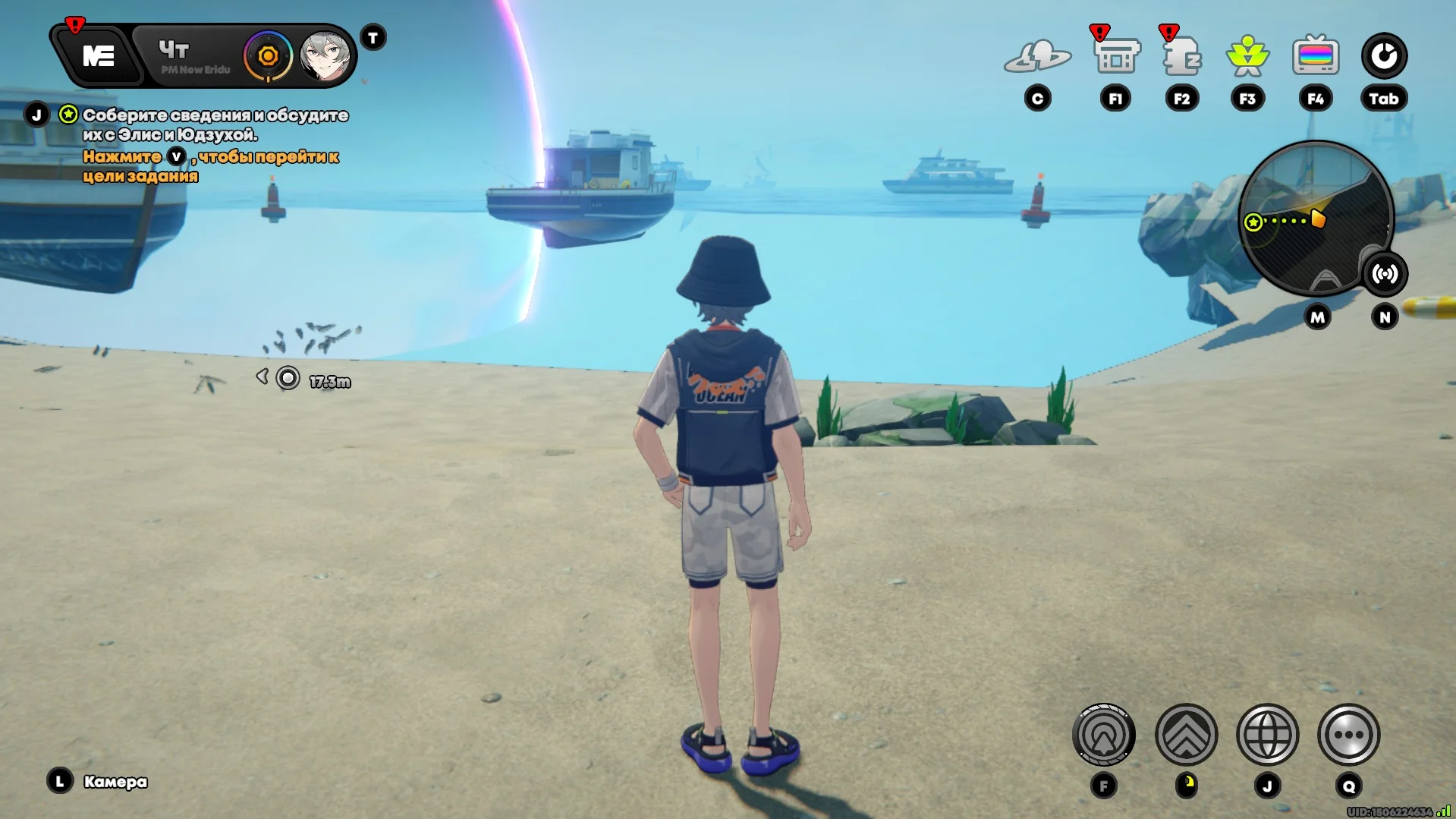The image size is (1456, 819).
Task: Open the rainbow TV screen icon
Action: tap(1315, 56)
